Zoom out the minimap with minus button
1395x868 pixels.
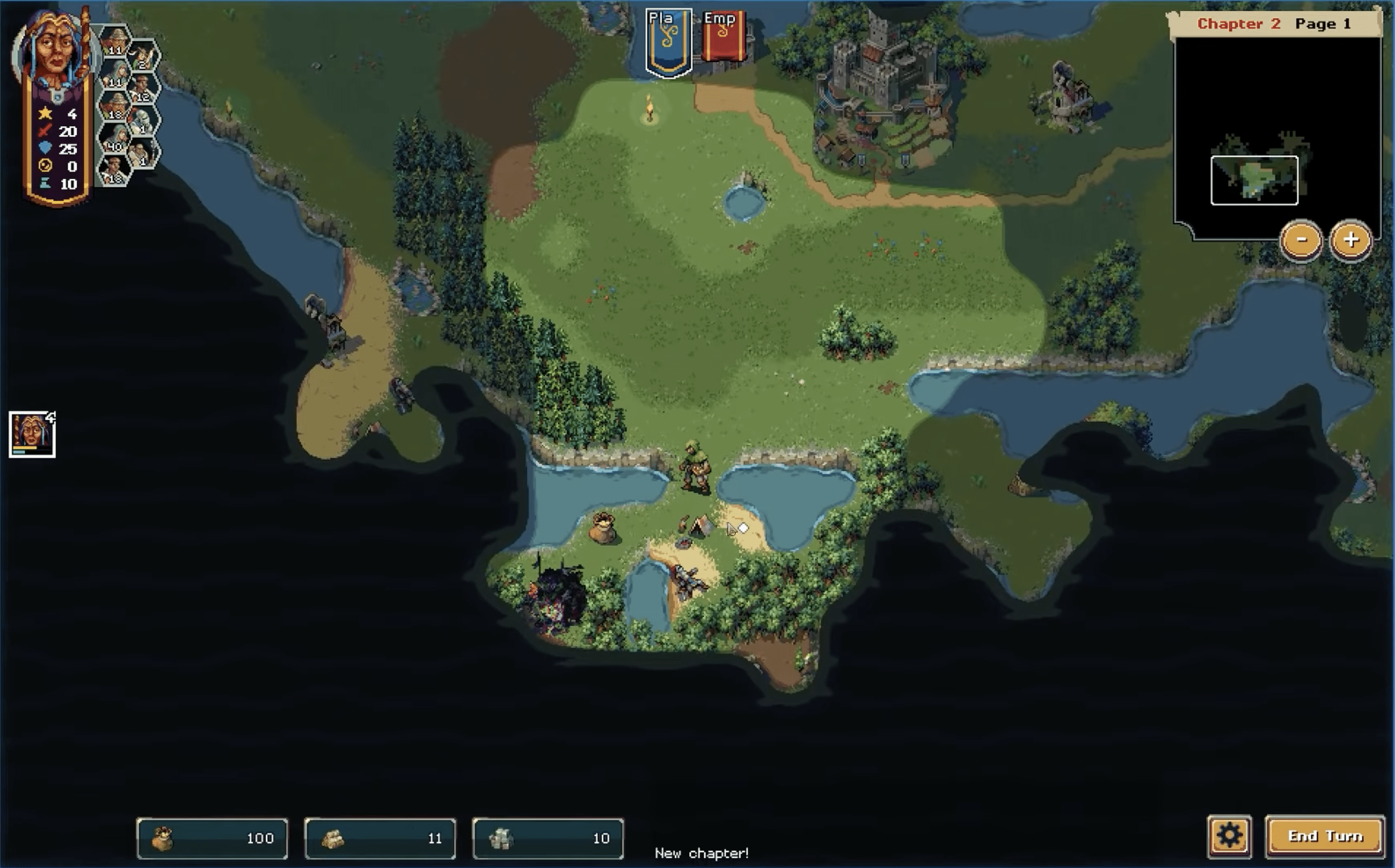coord(1301,240)
